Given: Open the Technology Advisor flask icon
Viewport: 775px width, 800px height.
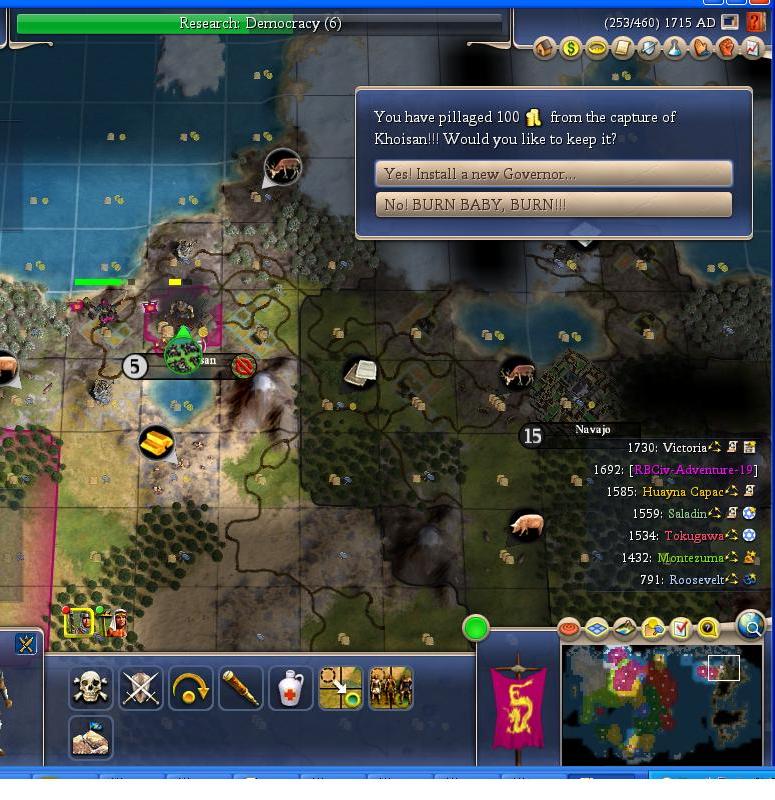Looking at the screenshot, I should [x=675, y=48].
